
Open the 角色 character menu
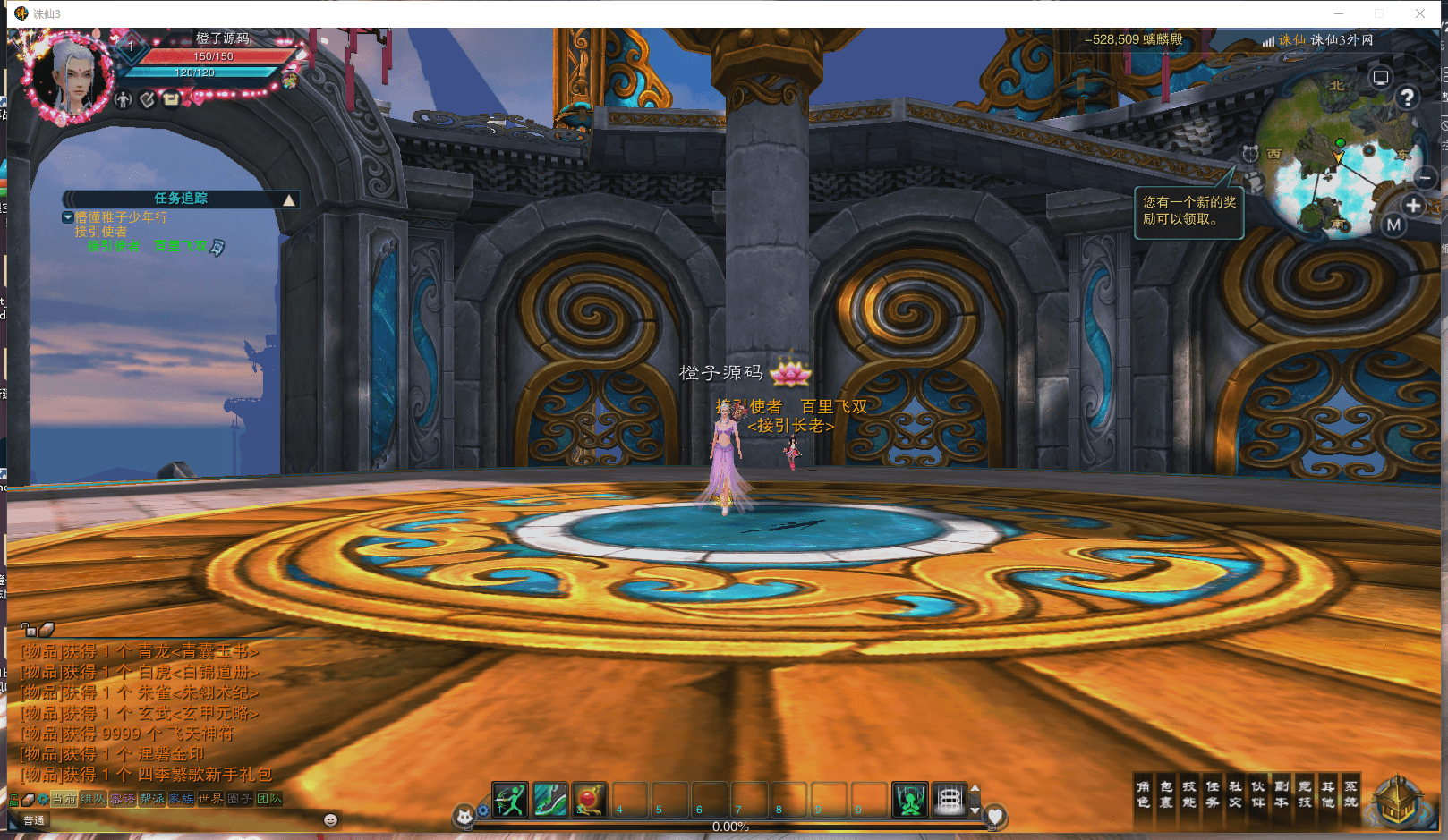click(1143, 794)
